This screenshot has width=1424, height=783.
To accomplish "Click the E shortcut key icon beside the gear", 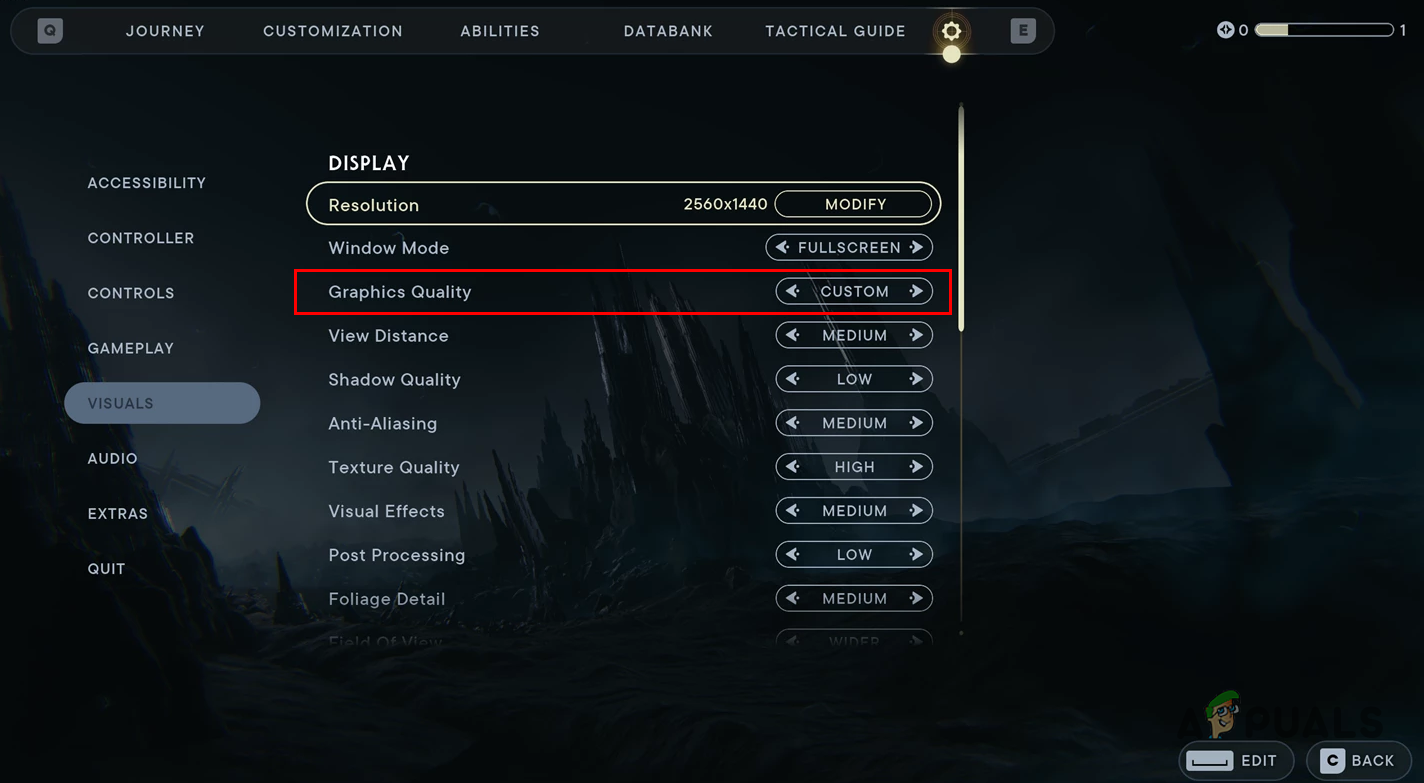I will tap(1022, 31).
